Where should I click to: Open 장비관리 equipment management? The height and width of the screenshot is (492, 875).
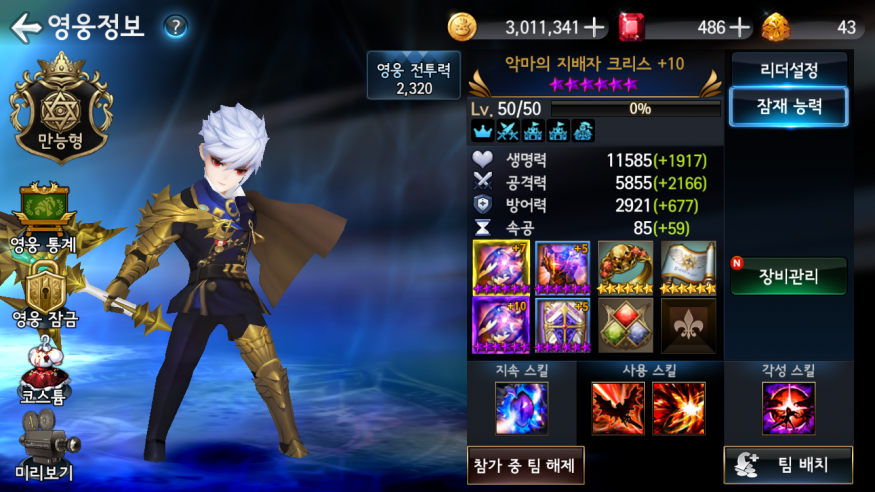(789, 277)
